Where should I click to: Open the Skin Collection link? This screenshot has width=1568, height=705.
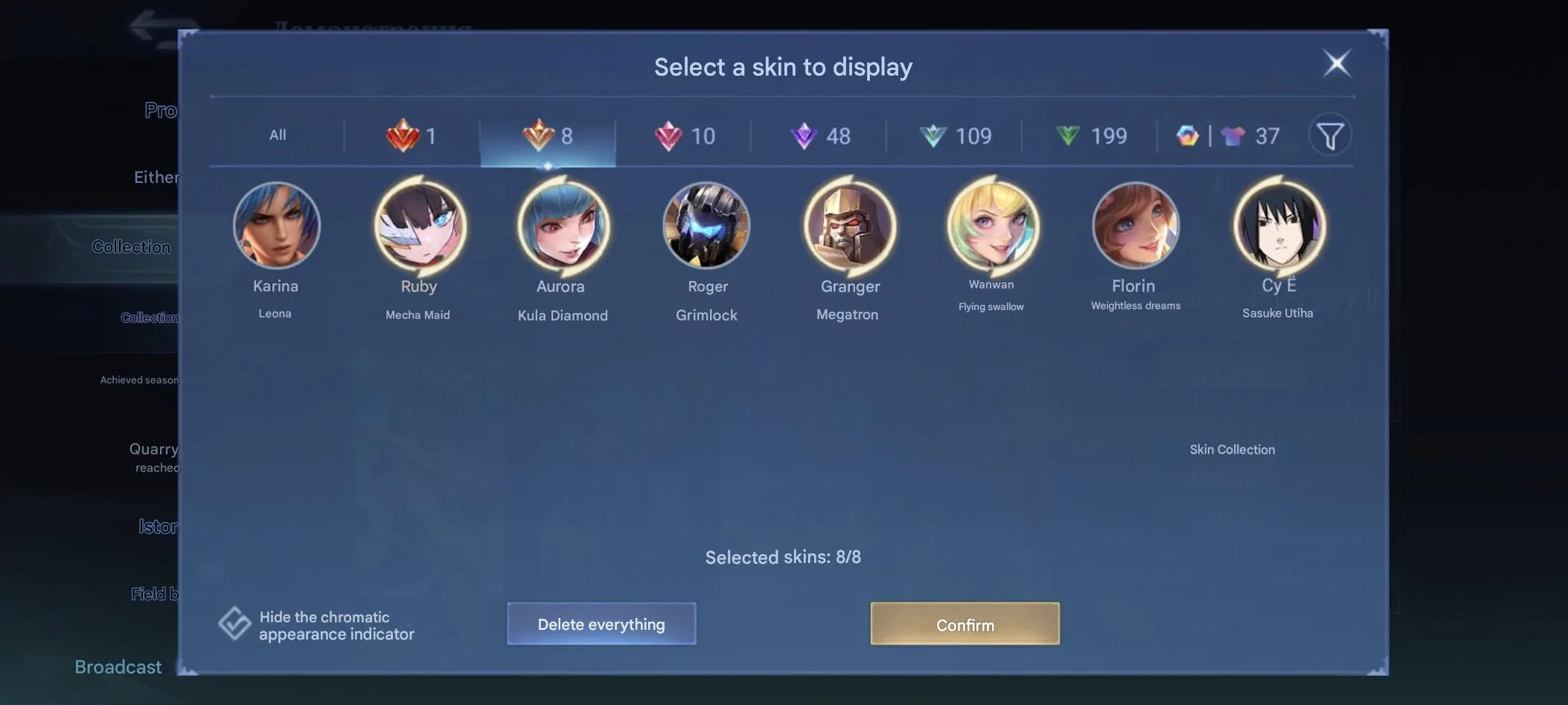click(x=1232, y=449)
